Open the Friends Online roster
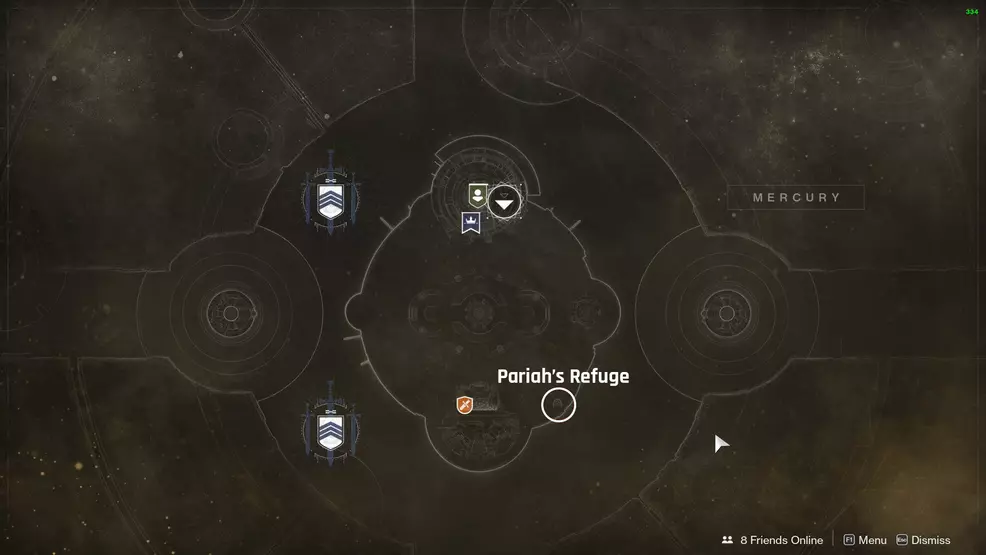This screenshot has height=555, width=986. click(x=772, y=540)
